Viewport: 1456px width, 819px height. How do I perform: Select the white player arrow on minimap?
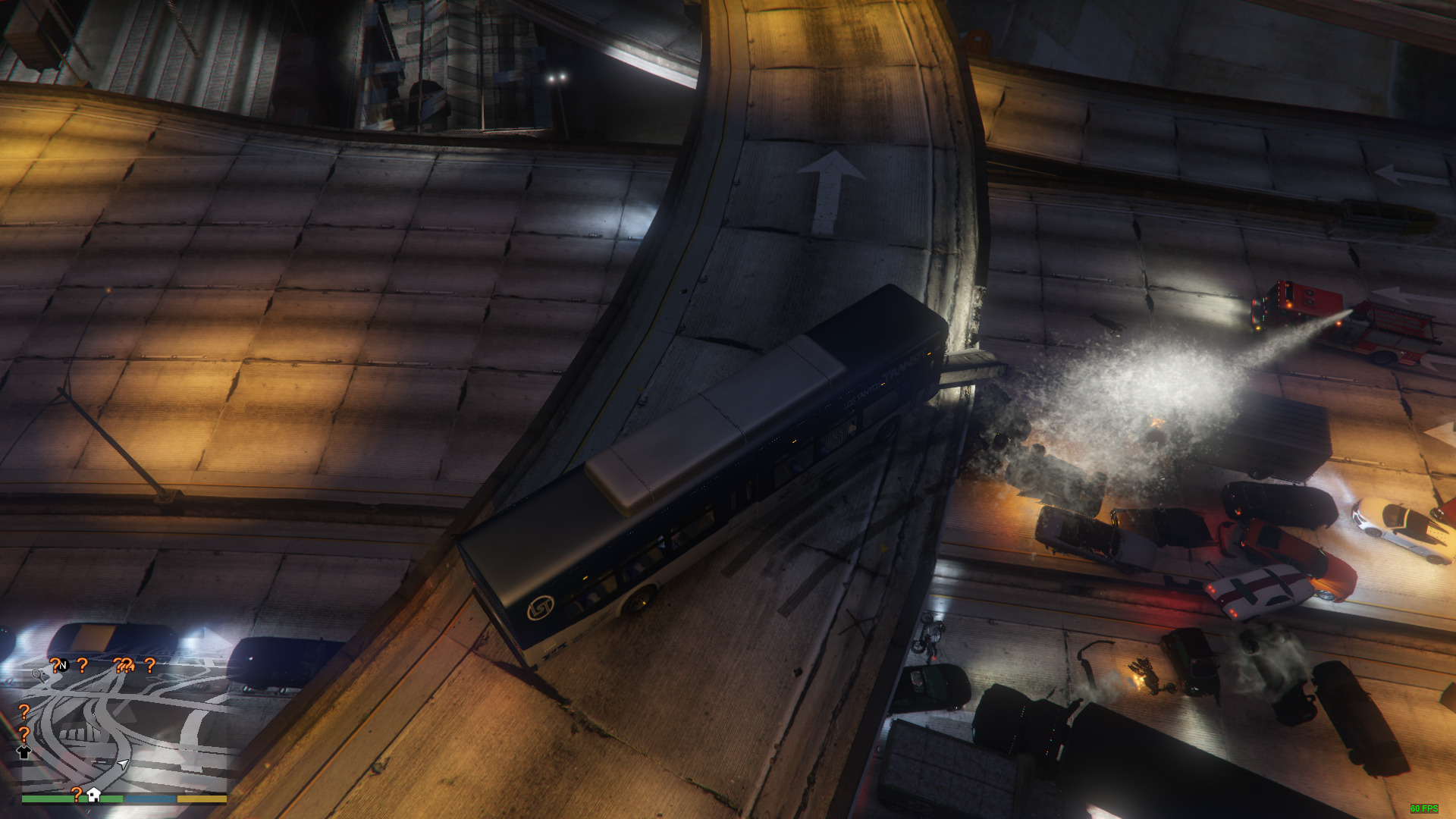click(x=123, y=764)
